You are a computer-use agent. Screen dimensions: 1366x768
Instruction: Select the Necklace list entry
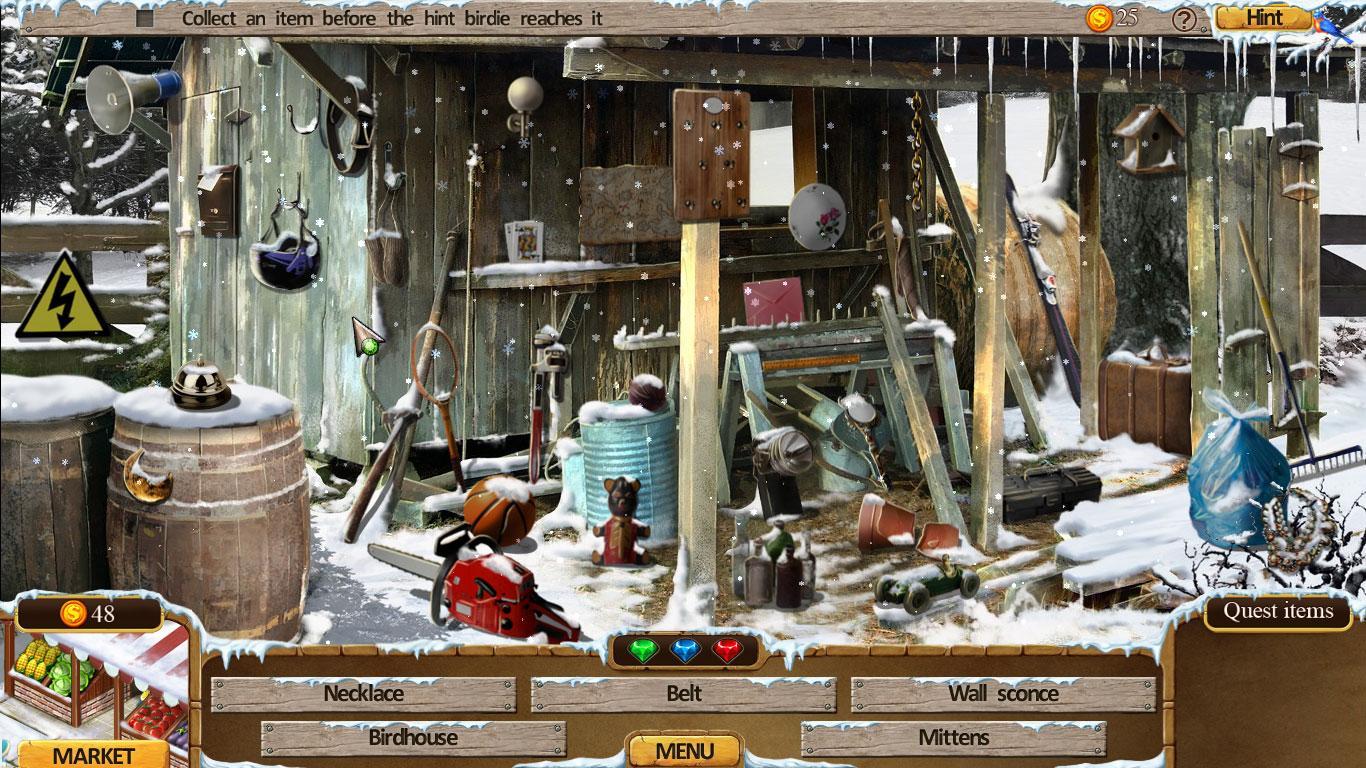[364, 694]
